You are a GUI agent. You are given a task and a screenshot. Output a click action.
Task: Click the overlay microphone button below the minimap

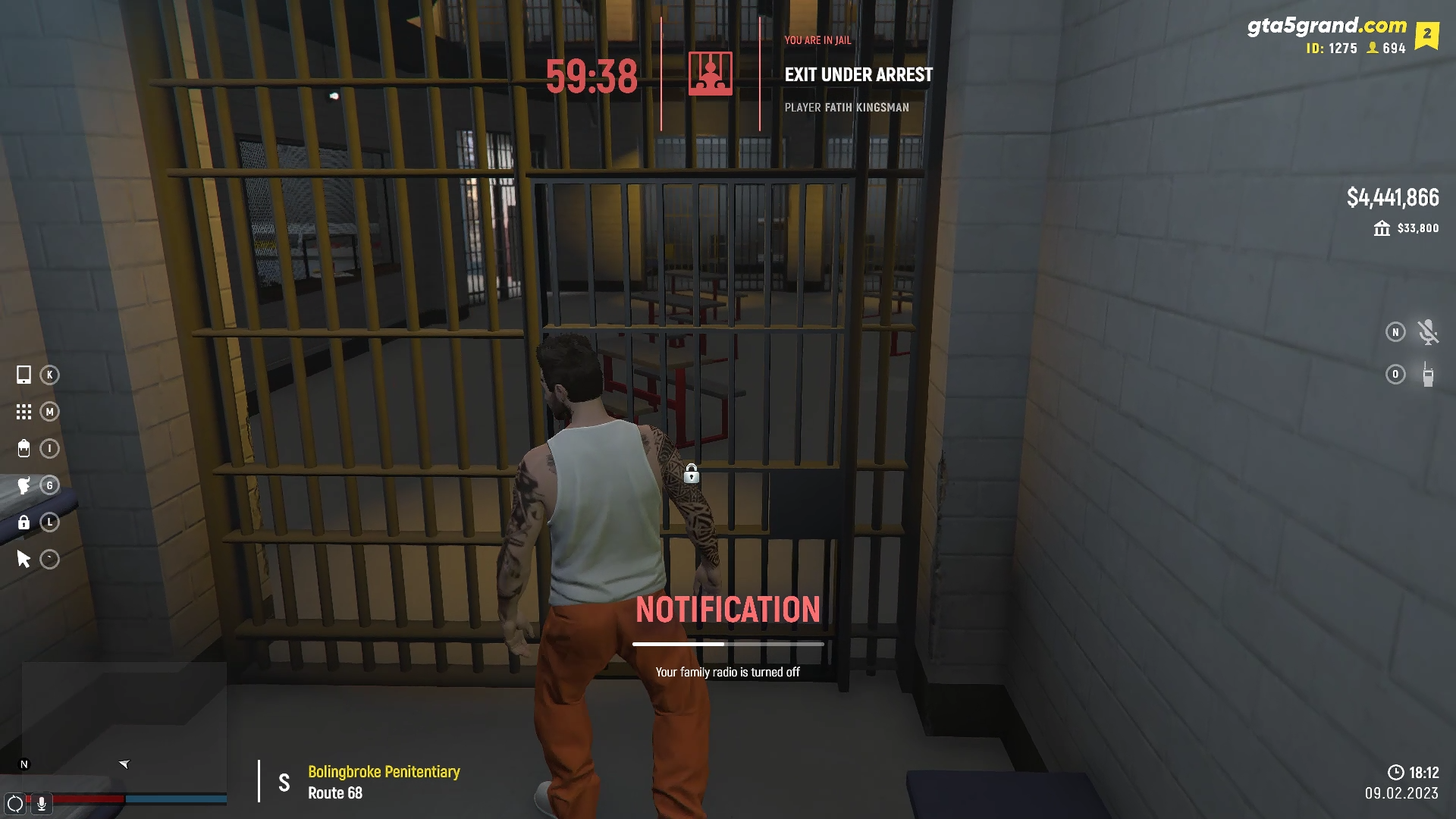tap(42, 804)
